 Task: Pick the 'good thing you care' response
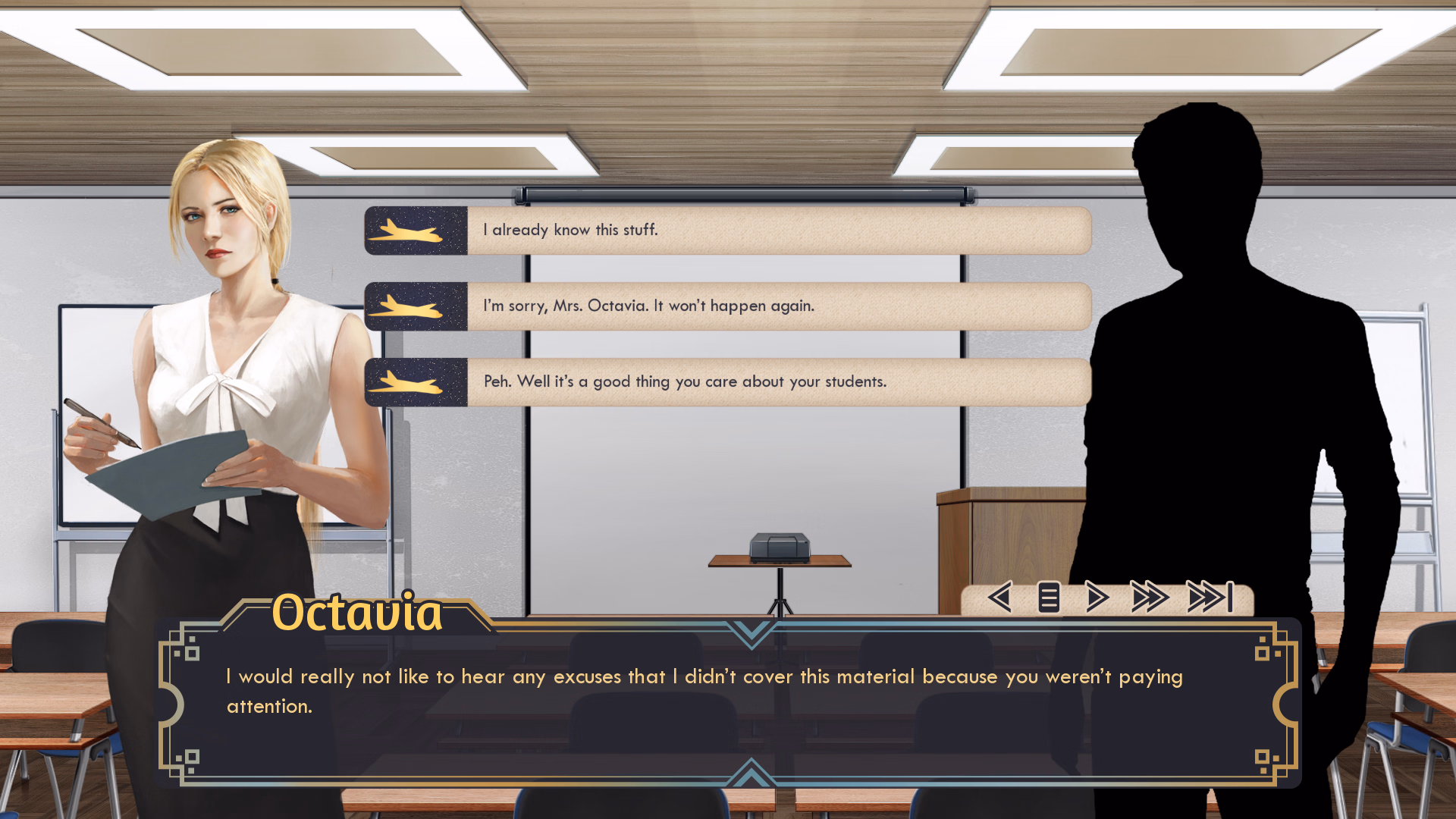(781, 381)
